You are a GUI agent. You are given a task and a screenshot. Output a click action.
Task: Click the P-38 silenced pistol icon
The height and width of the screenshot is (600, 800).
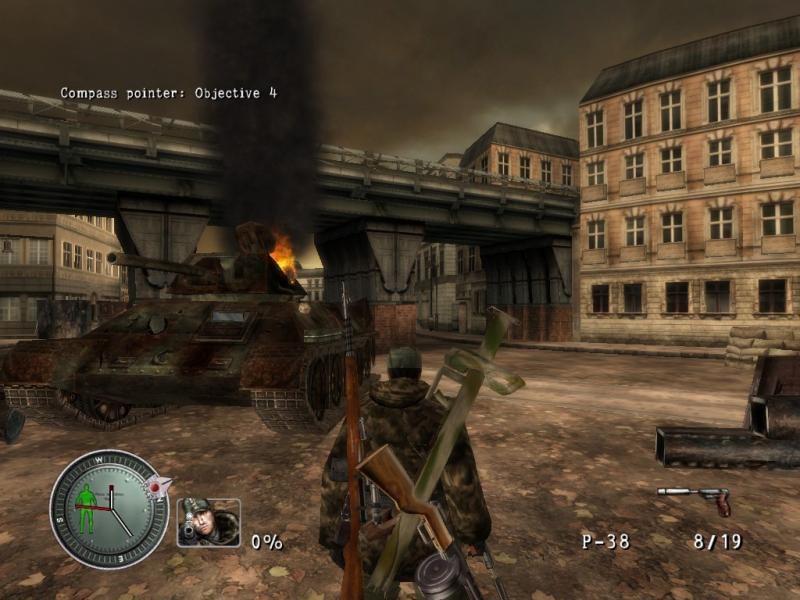pos(693,498)
